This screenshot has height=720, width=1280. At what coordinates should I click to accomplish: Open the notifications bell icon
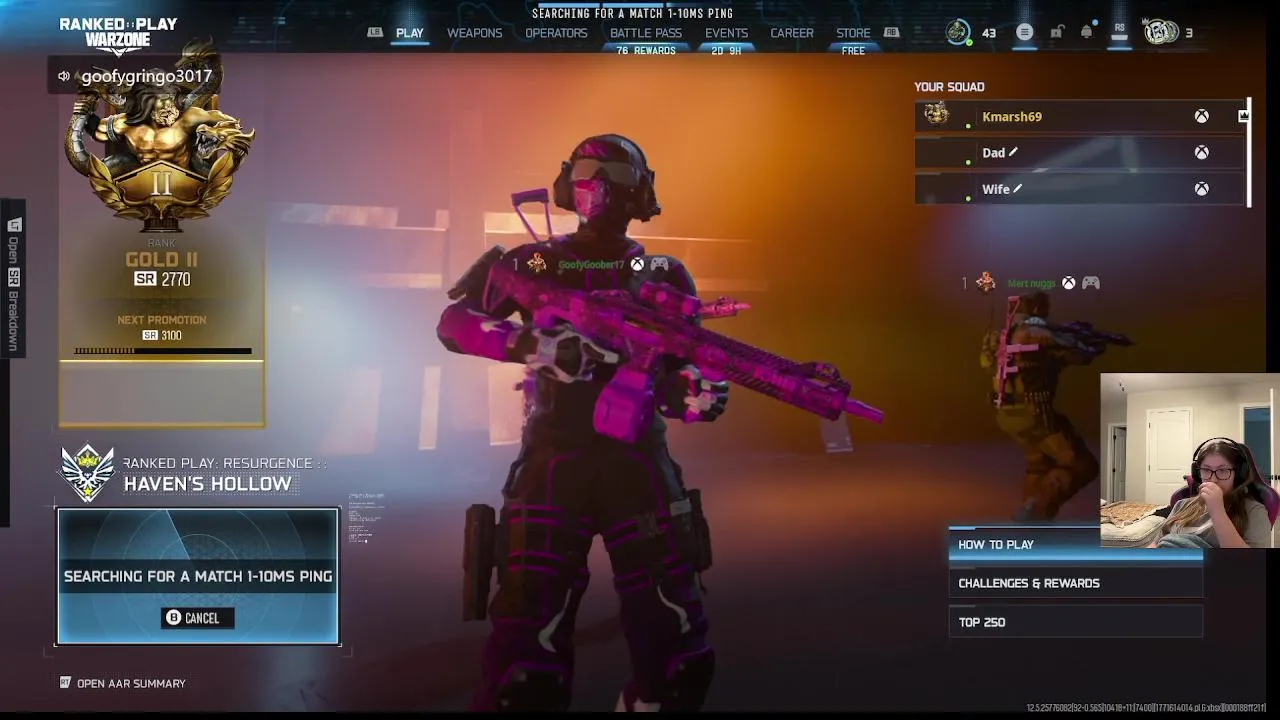(1086, 33)
